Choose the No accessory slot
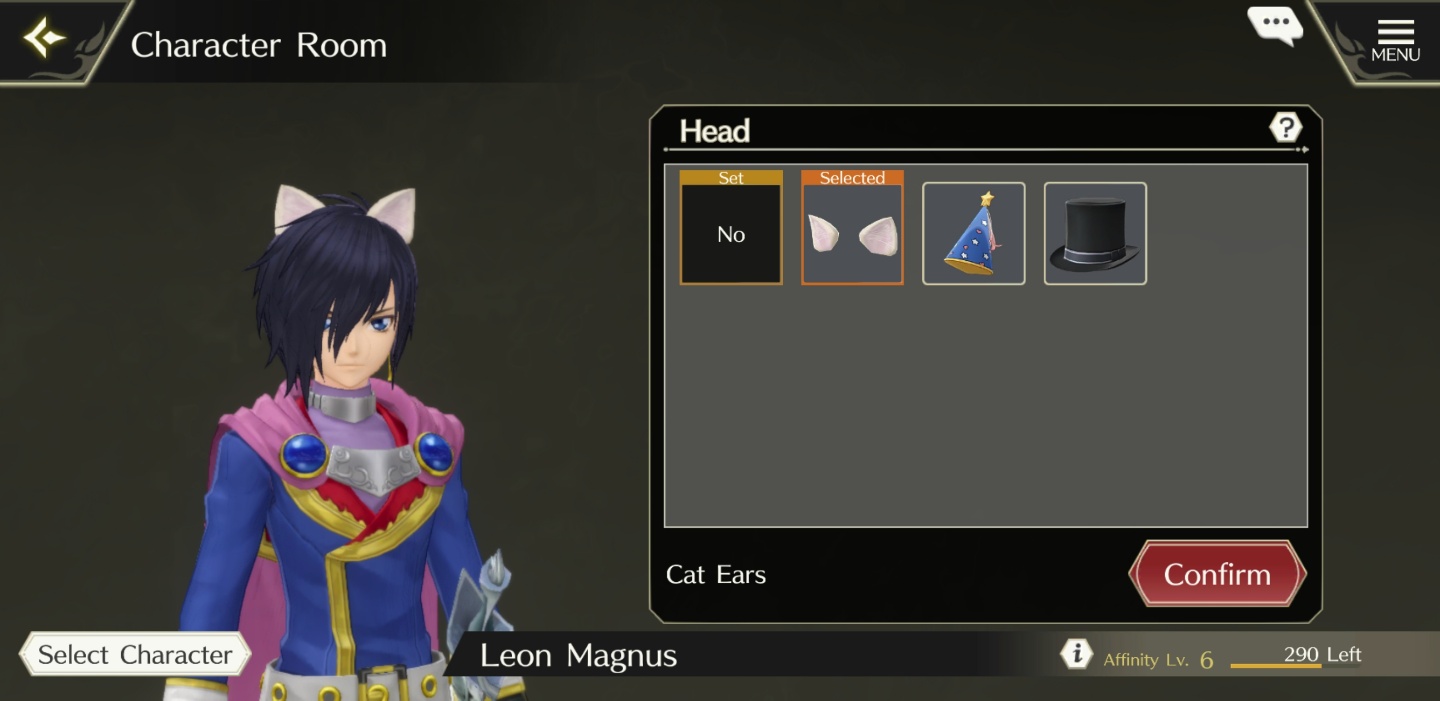 coord(731,234)
